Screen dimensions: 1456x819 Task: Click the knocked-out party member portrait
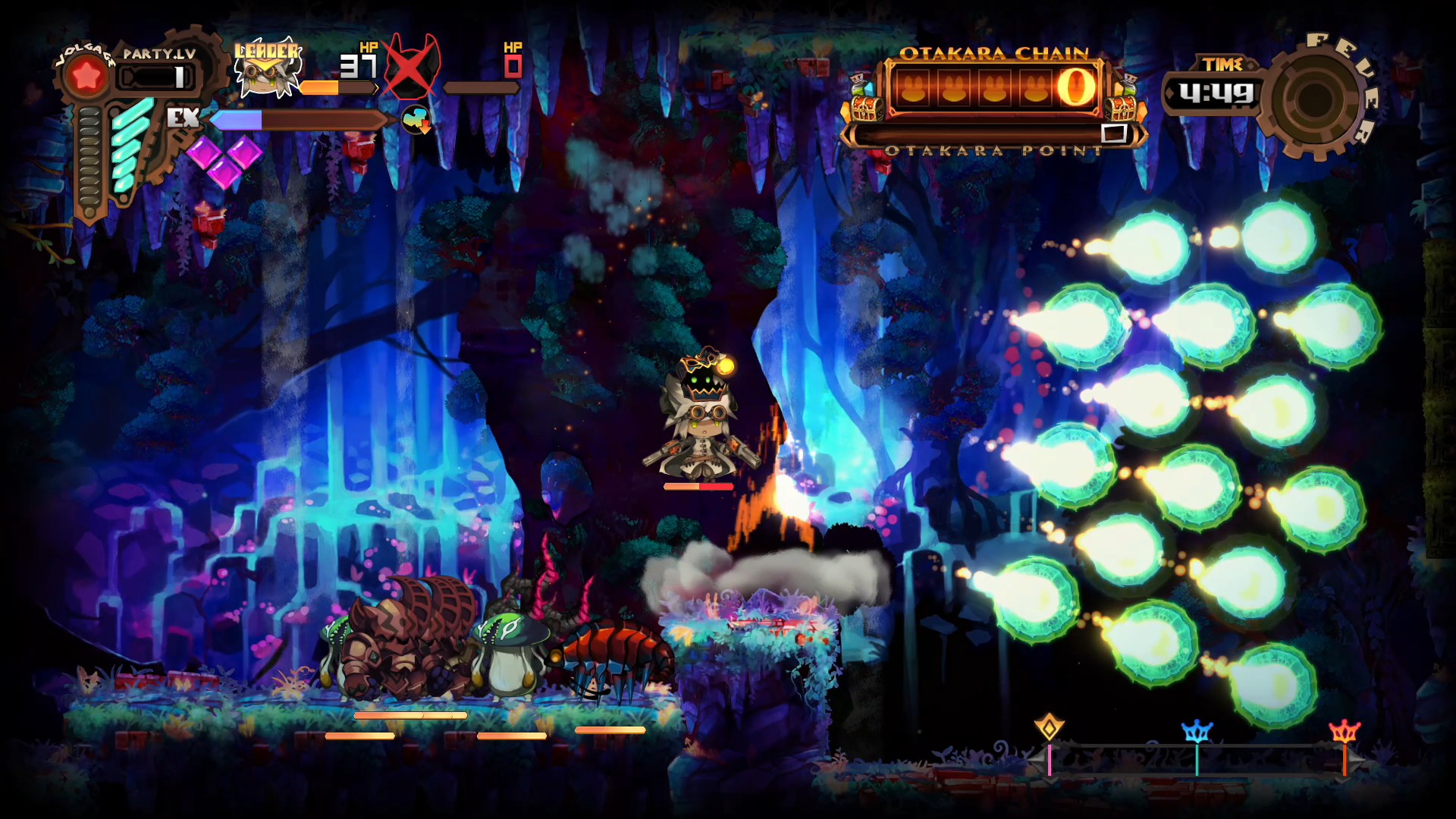click(411, 68)
